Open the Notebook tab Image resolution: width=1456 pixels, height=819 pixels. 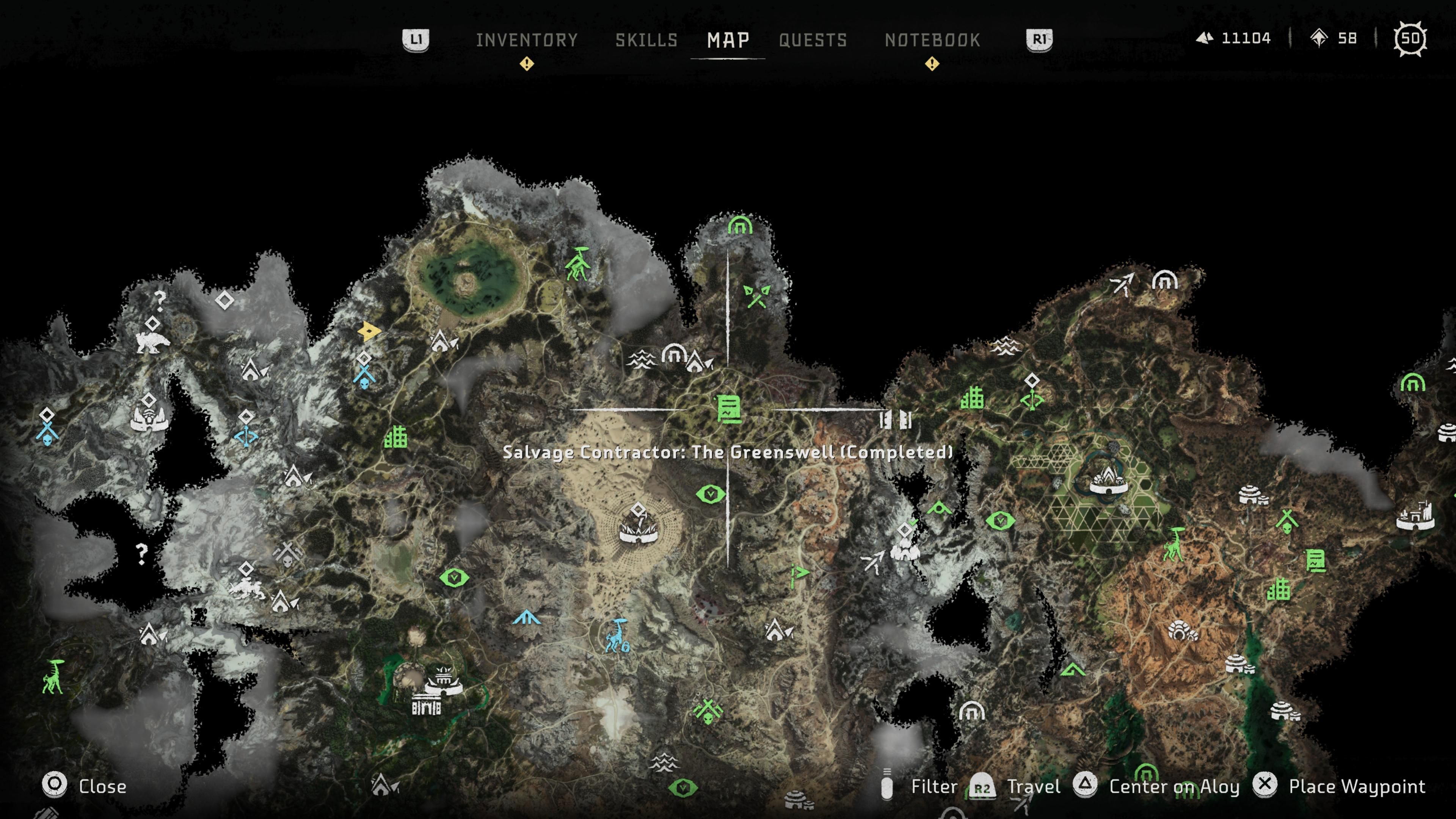(x=932, y=40)
